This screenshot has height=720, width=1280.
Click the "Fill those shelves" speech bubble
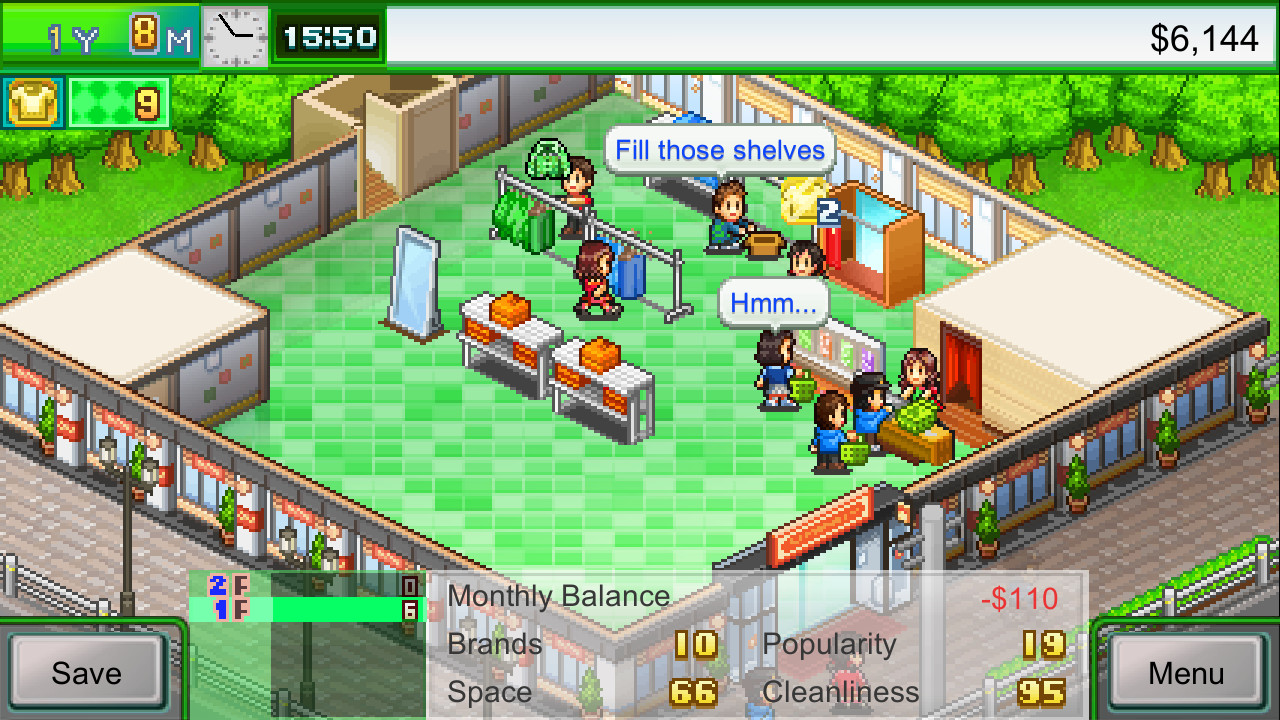pyautogui.click(x=718, y=150)
